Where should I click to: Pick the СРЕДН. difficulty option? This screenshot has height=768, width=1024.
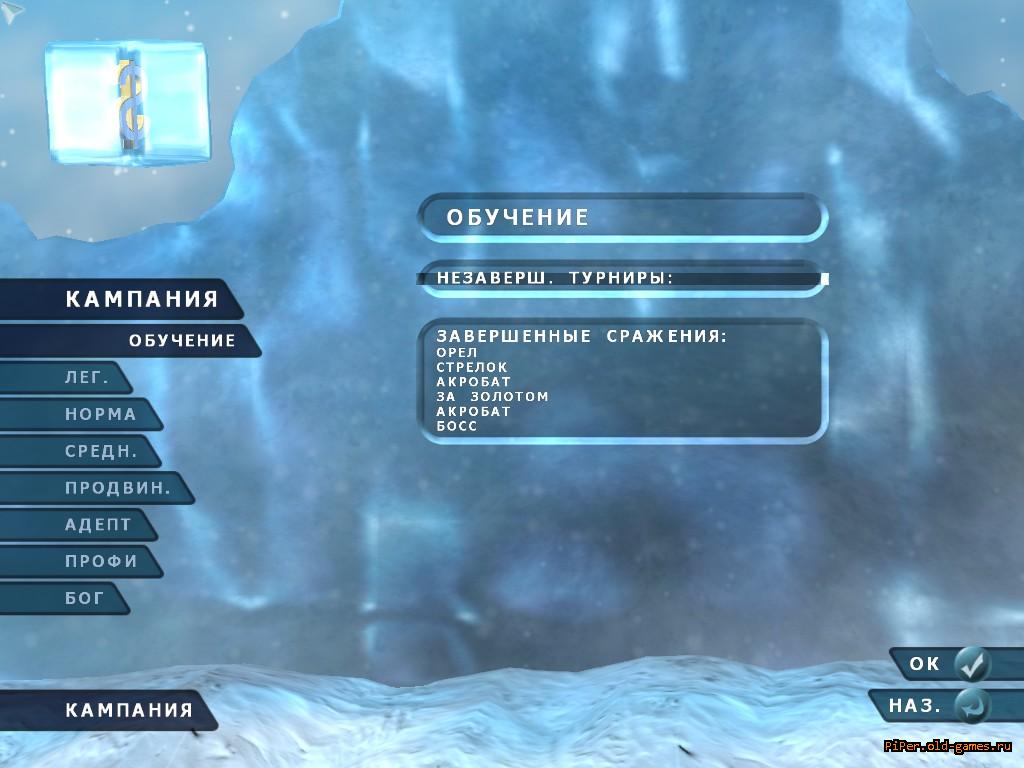click(100, 451)
